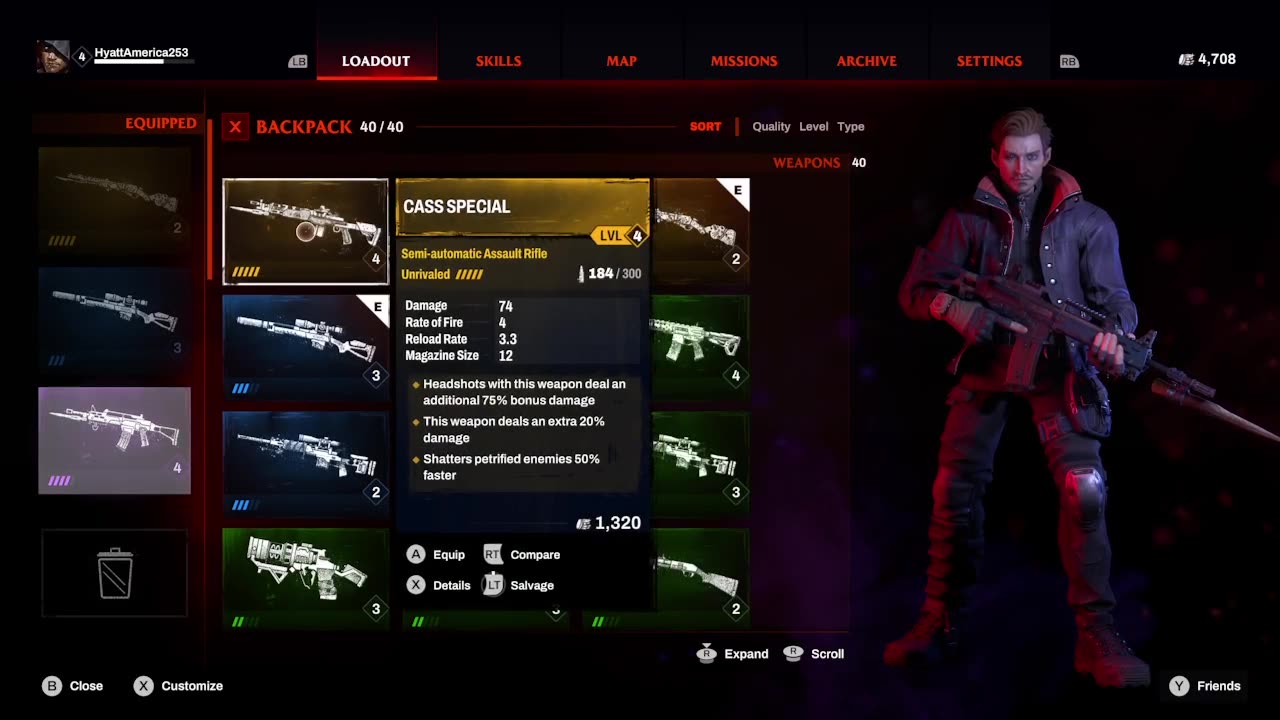Open the Customize option
Screen dimensions: 1280x720
pos(179,686)
